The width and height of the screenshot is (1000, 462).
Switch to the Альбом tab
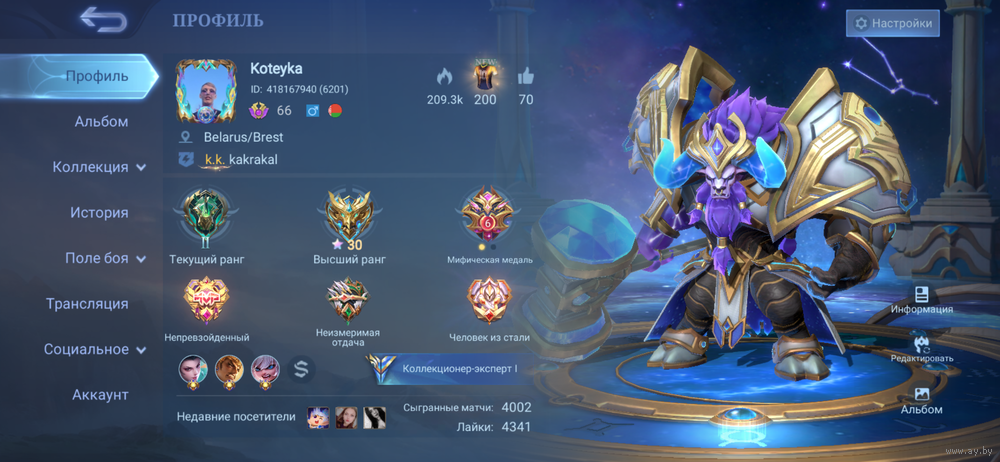point(101,122)
